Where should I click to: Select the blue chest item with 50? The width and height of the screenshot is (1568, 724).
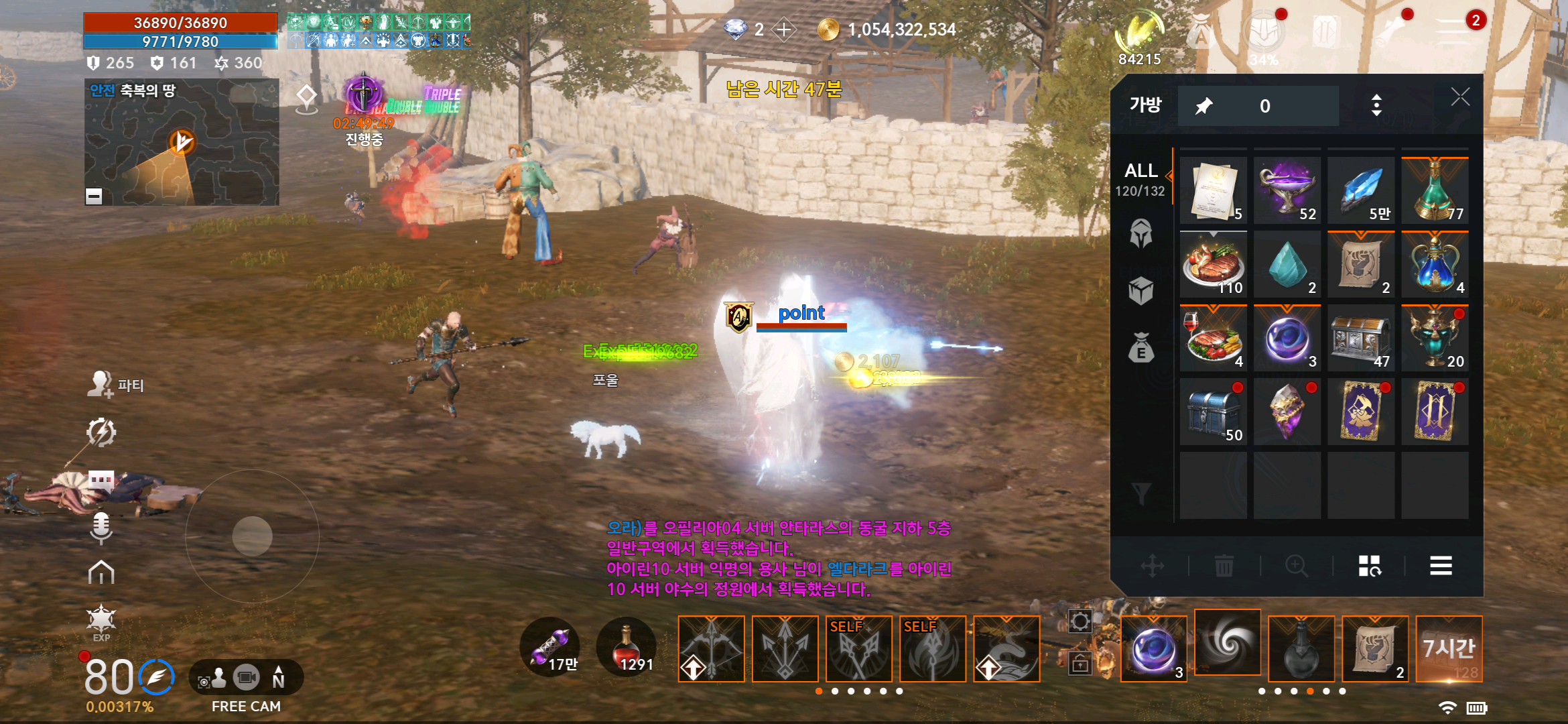(x=1214, y=412)
